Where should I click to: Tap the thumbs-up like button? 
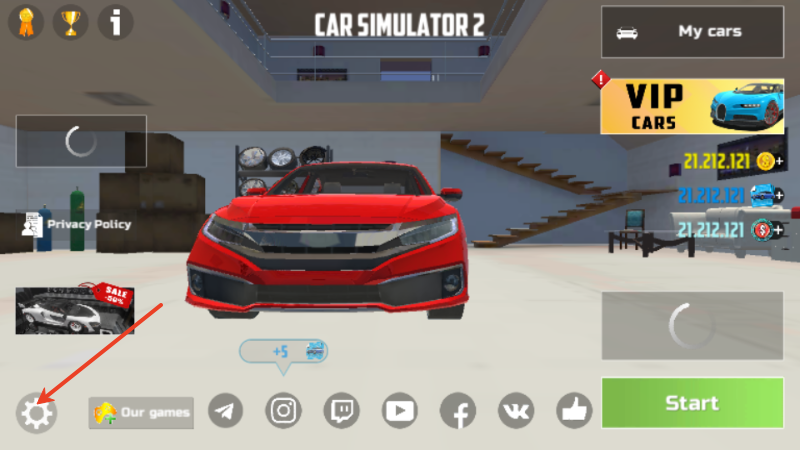coord(574,410)
